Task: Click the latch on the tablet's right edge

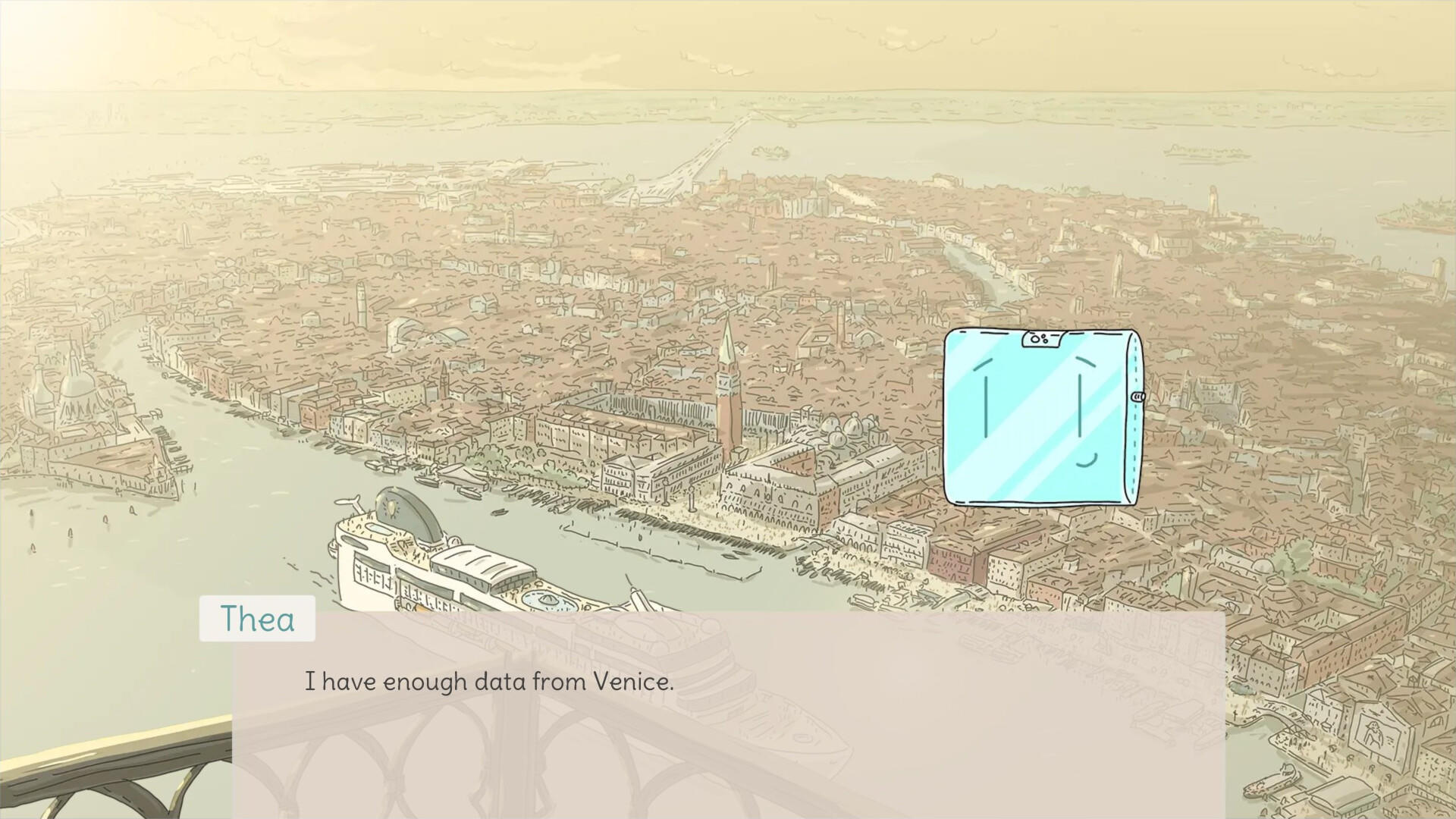Action: pos(1136,397)
